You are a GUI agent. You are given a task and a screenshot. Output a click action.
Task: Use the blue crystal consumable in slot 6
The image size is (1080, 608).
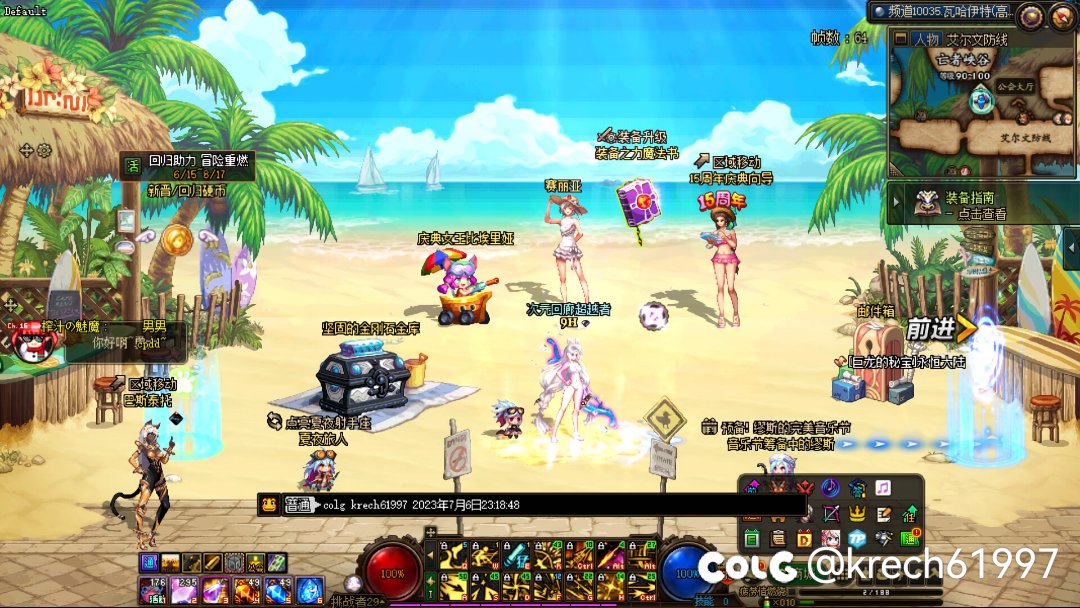coord(307,590)
